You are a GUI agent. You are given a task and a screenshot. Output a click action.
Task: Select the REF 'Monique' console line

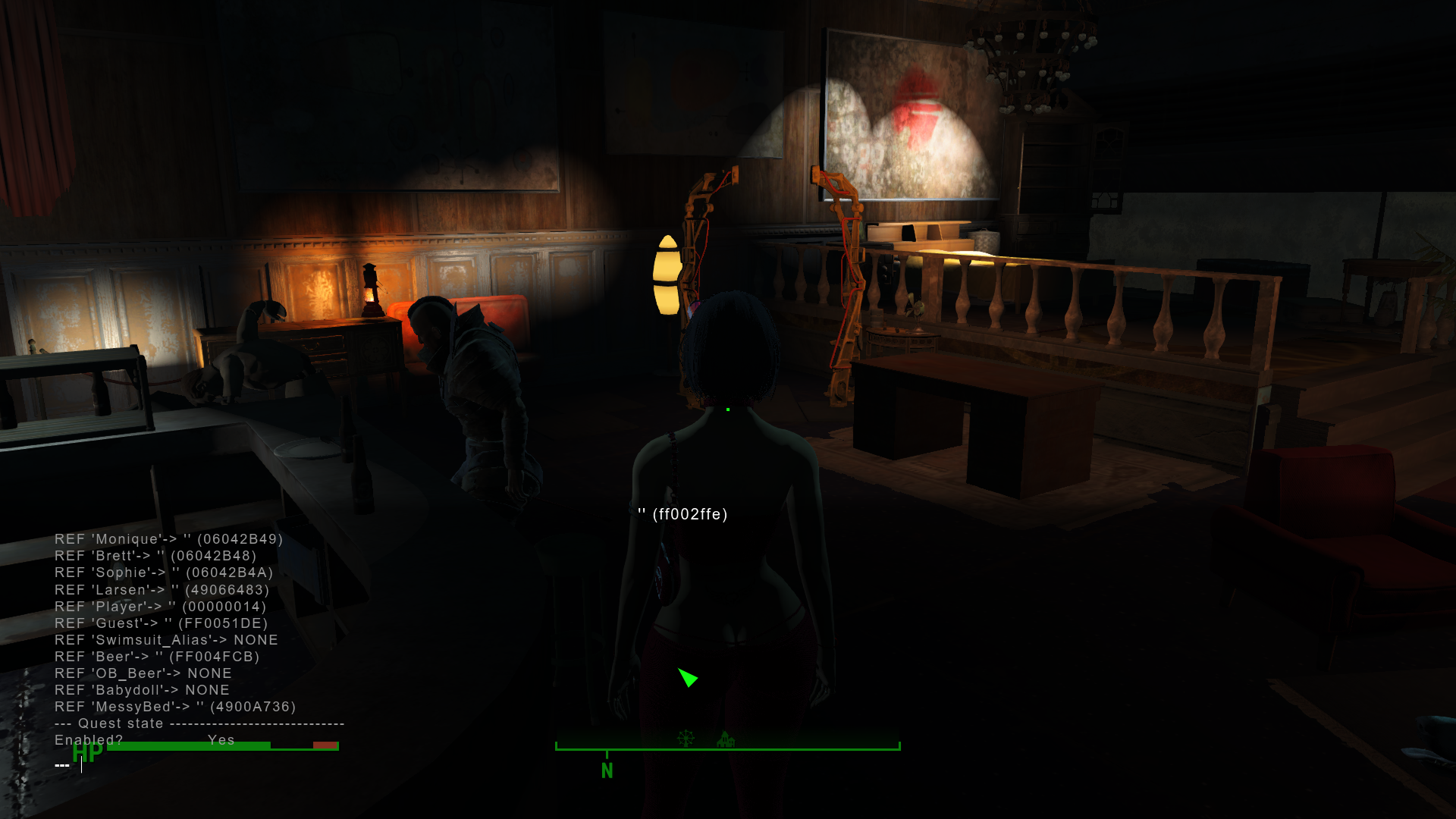(168, 539)
